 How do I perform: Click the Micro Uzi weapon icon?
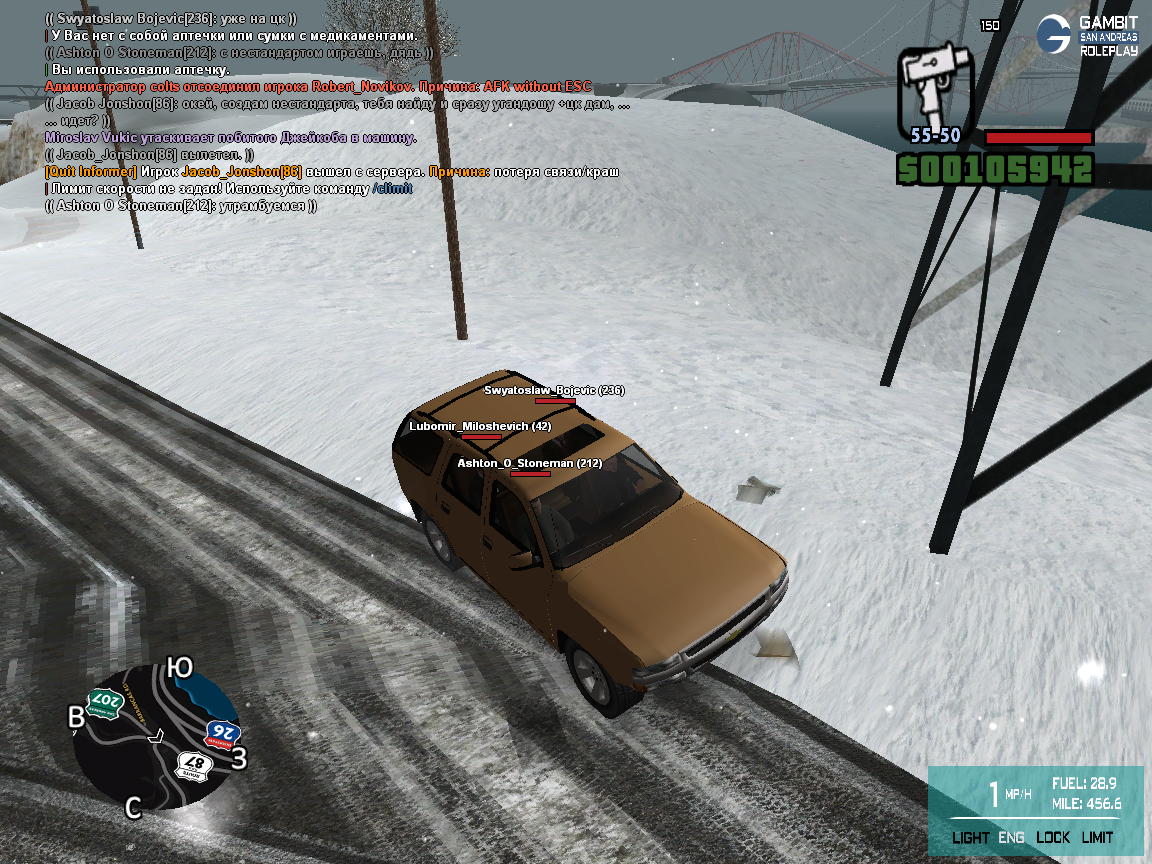pos(931,87)
